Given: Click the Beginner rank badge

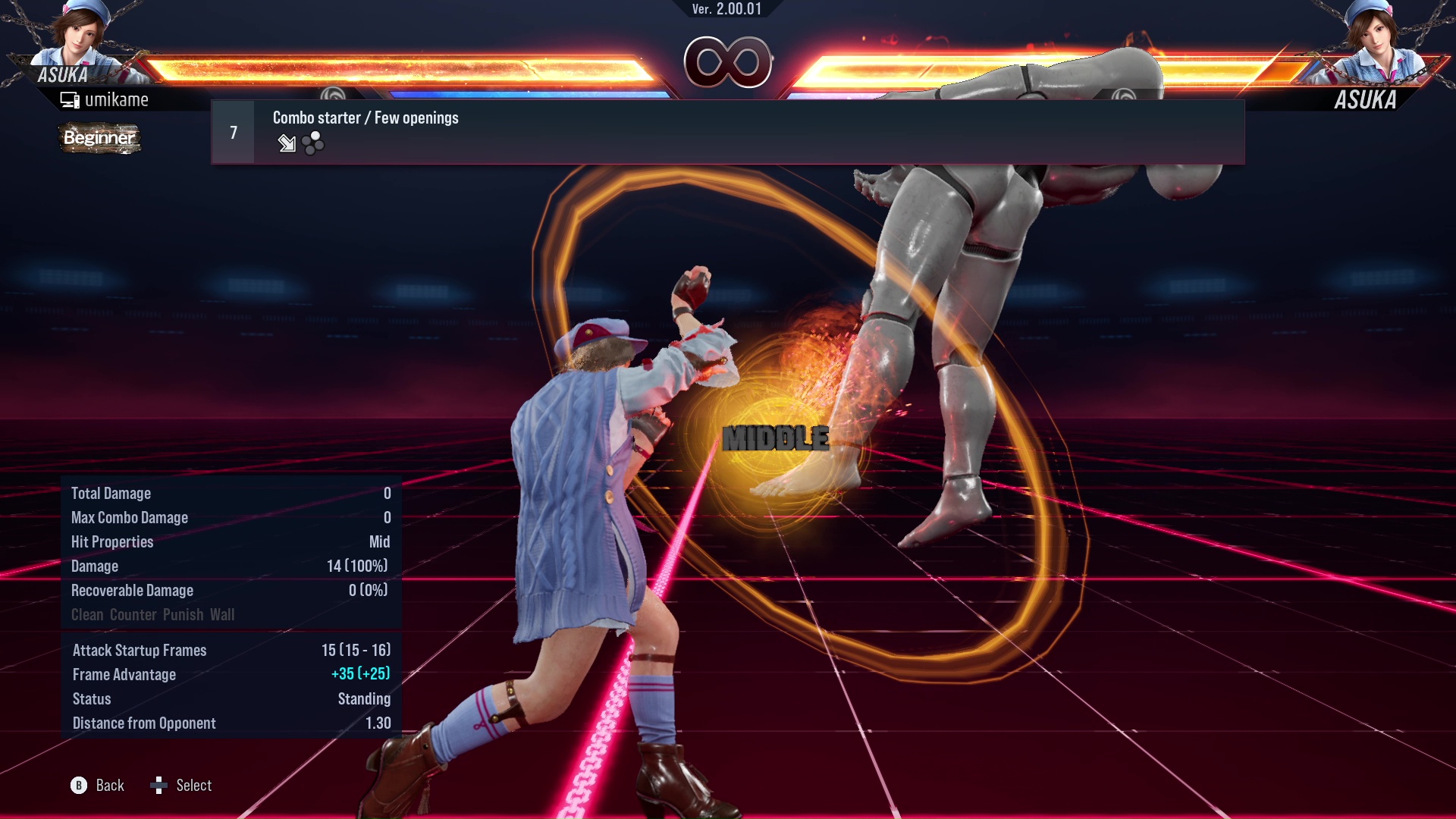Looking at the screenshot, I should [99, 139].
